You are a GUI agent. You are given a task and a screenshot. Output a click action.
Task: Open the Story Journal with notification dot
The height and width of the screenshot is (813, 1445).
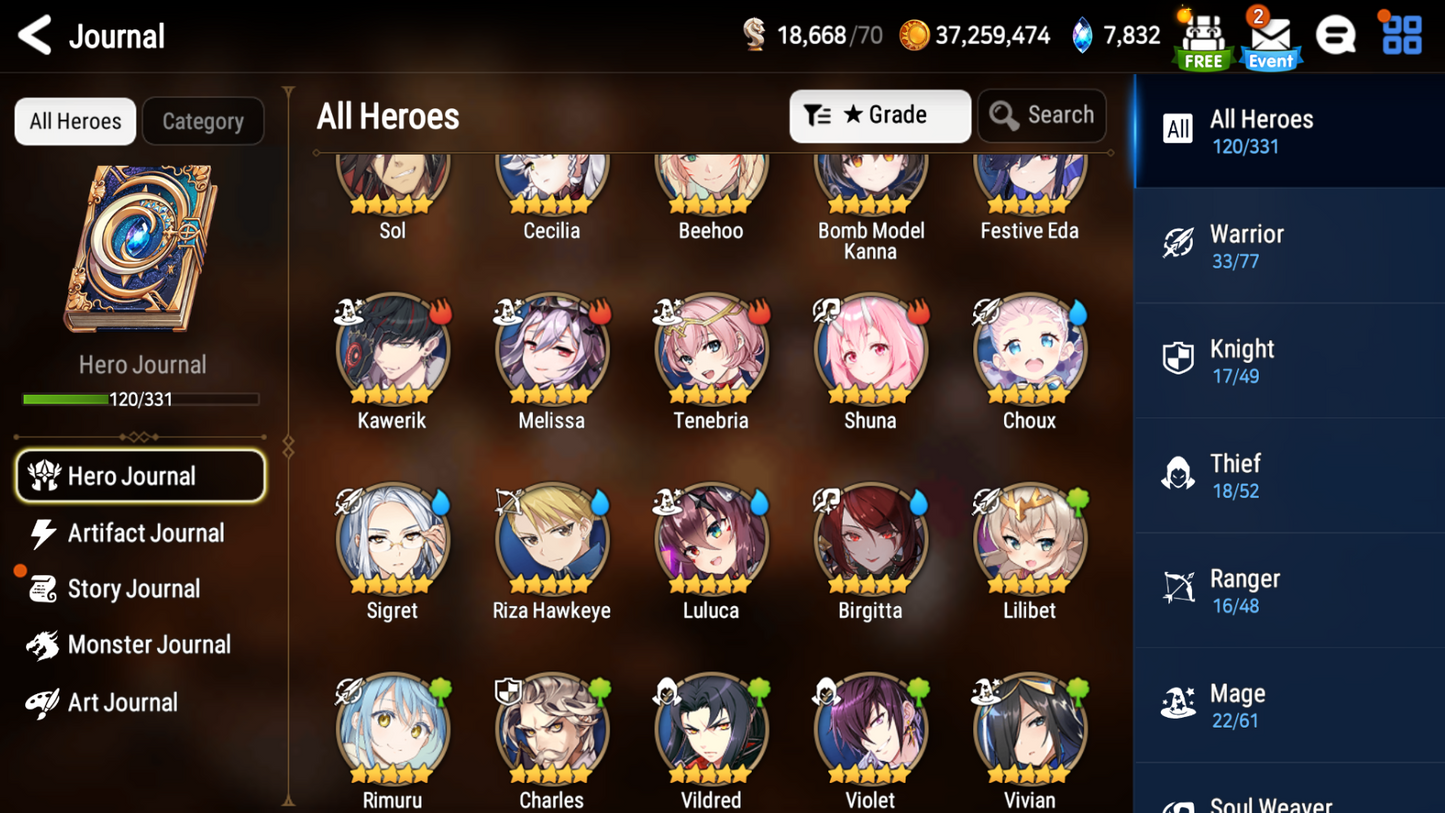[x=133, y=589]
